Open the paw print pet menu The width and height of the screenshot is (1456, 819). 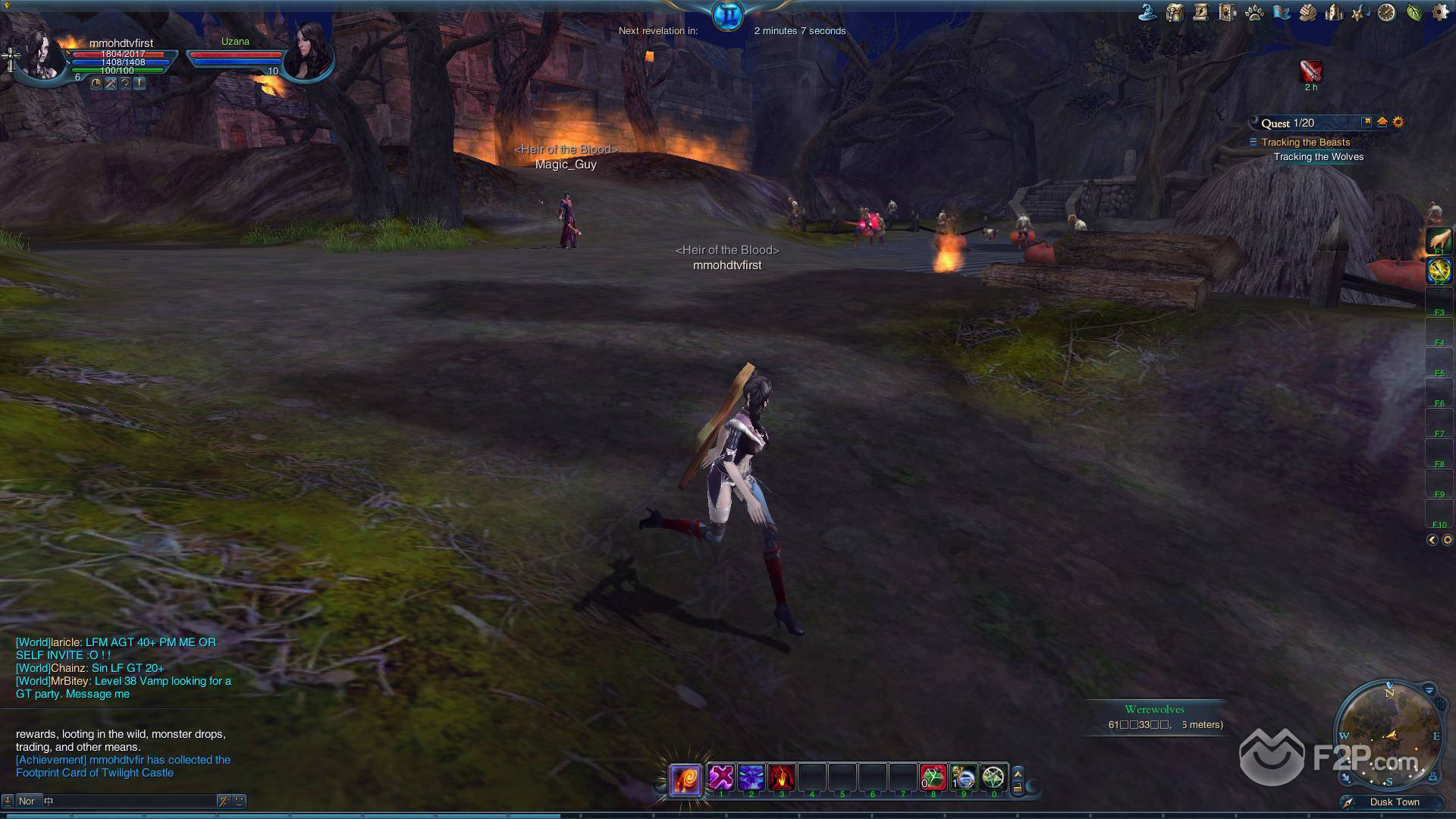[x=1254, y=12]
